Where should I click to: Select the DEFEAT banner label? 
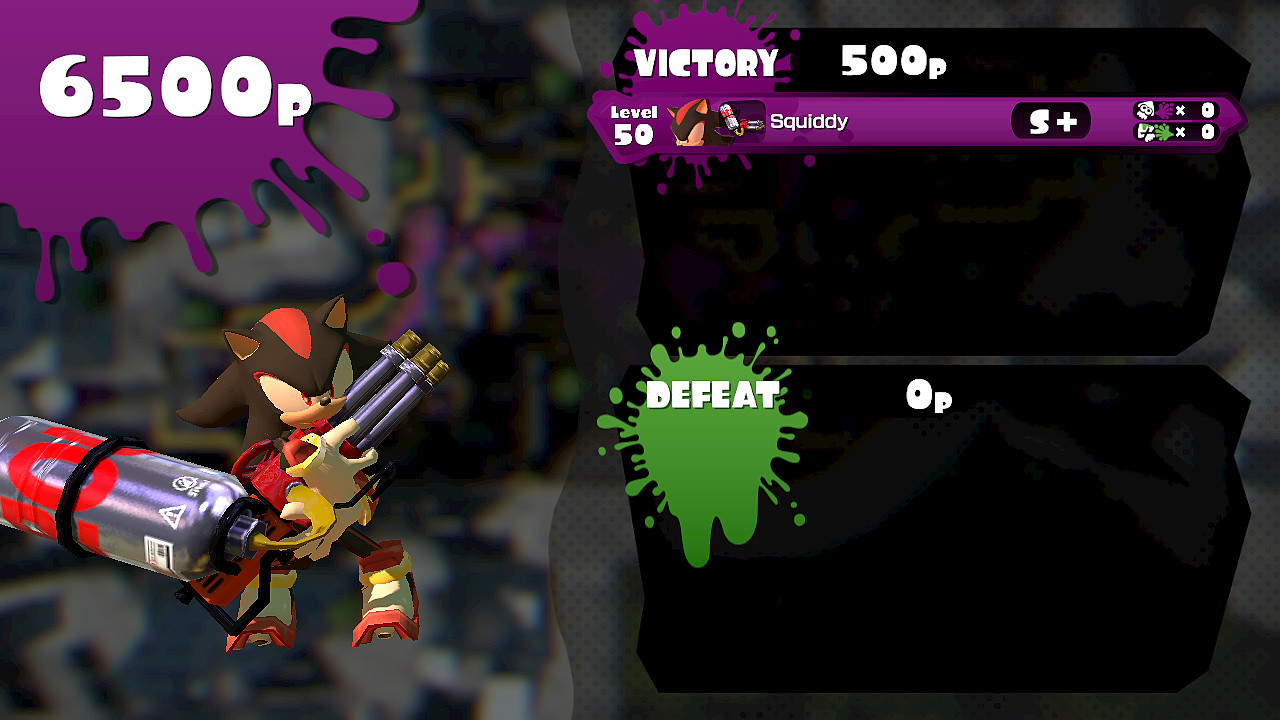pos(710,395)
